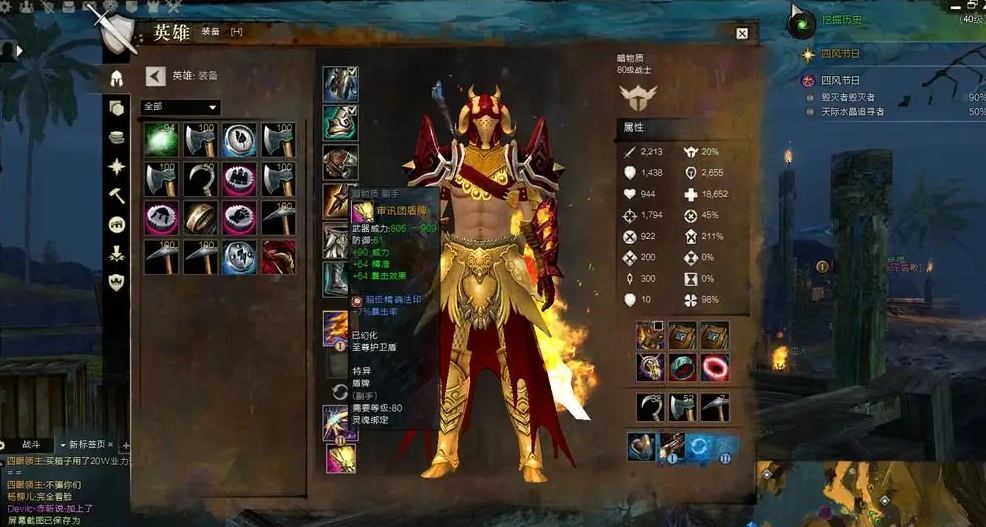This screenshot has width=986, height=527.
Task: Switch to the four-point star sidebar tab
Action: [x=117, y=166]
